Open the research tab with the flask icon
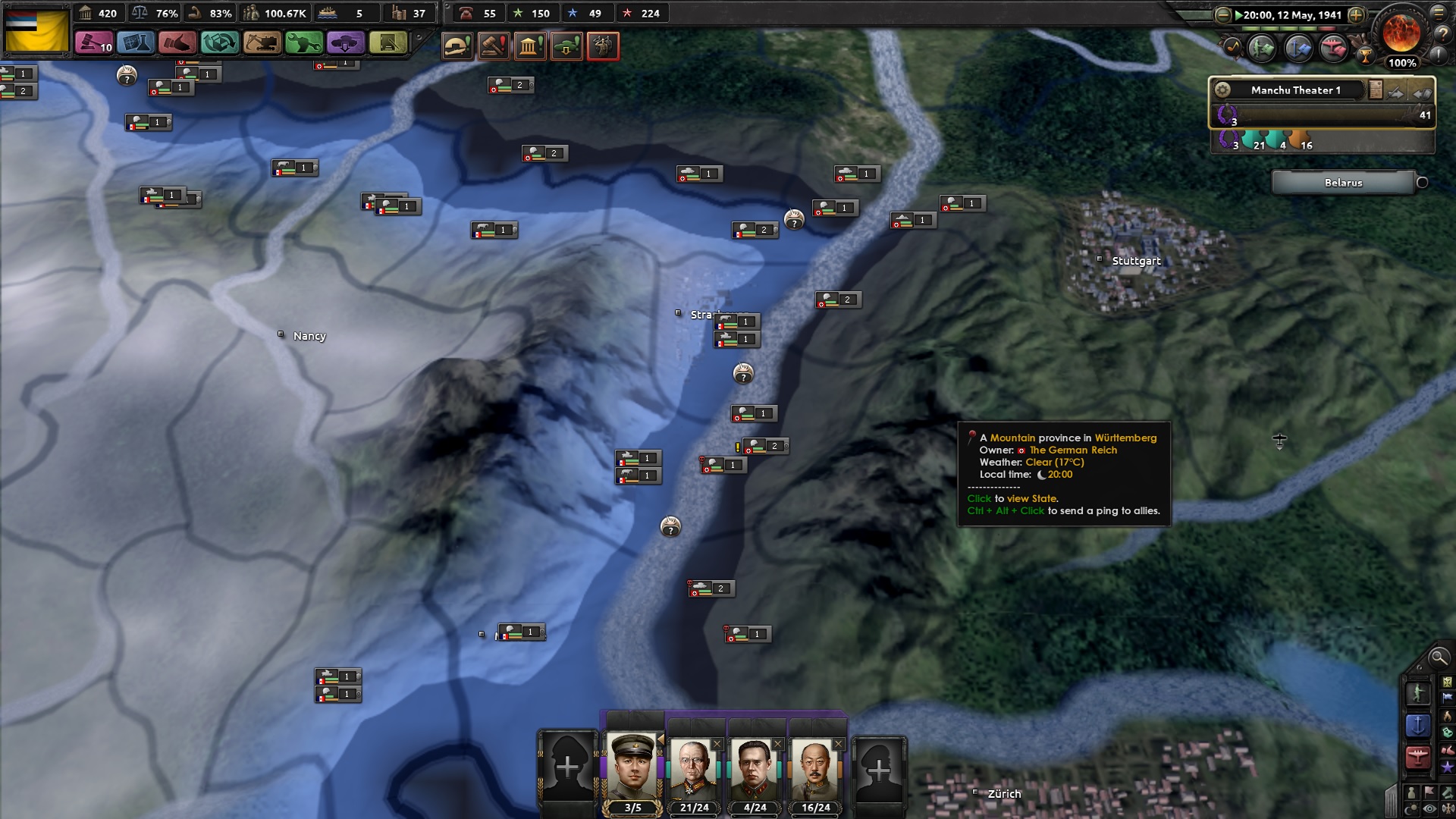The width and height of the screenshot is (1456, 819). [x=136, y=43]
